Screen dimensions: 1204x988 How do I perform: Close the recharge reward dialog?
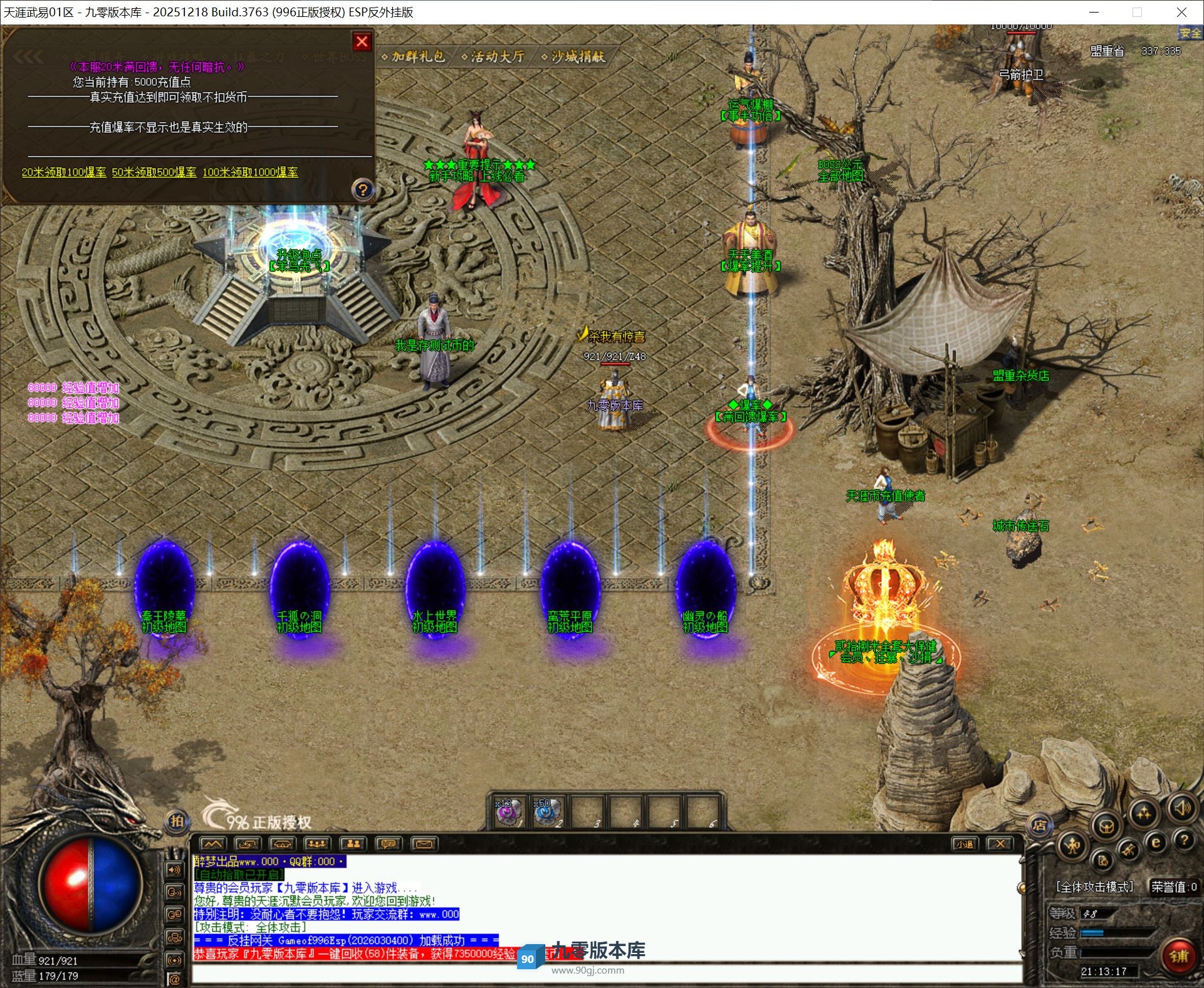coord(362,41)
